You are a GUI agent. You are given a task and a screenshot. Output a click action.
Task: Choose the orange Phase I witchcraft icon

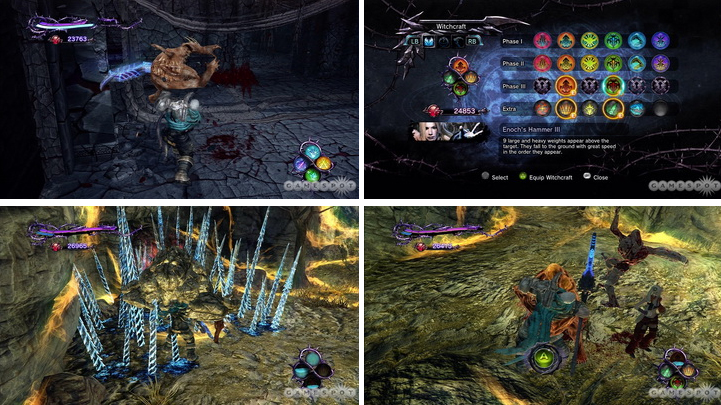[565, 42]
